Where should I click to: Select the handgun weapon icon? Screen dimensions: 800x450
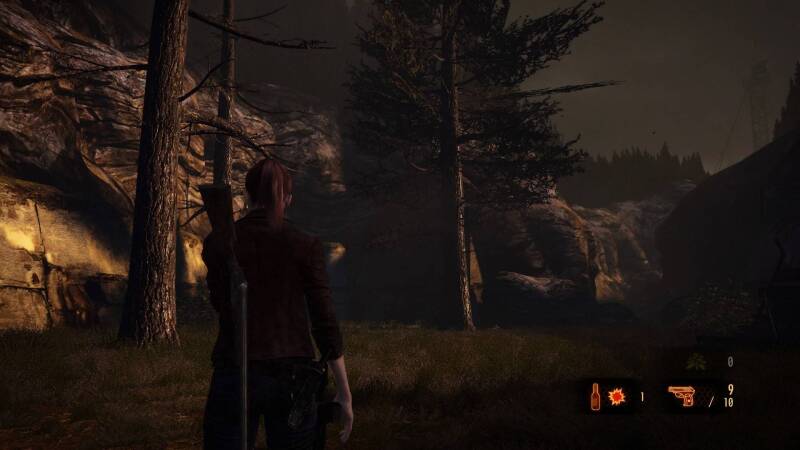tap(682, 397)
